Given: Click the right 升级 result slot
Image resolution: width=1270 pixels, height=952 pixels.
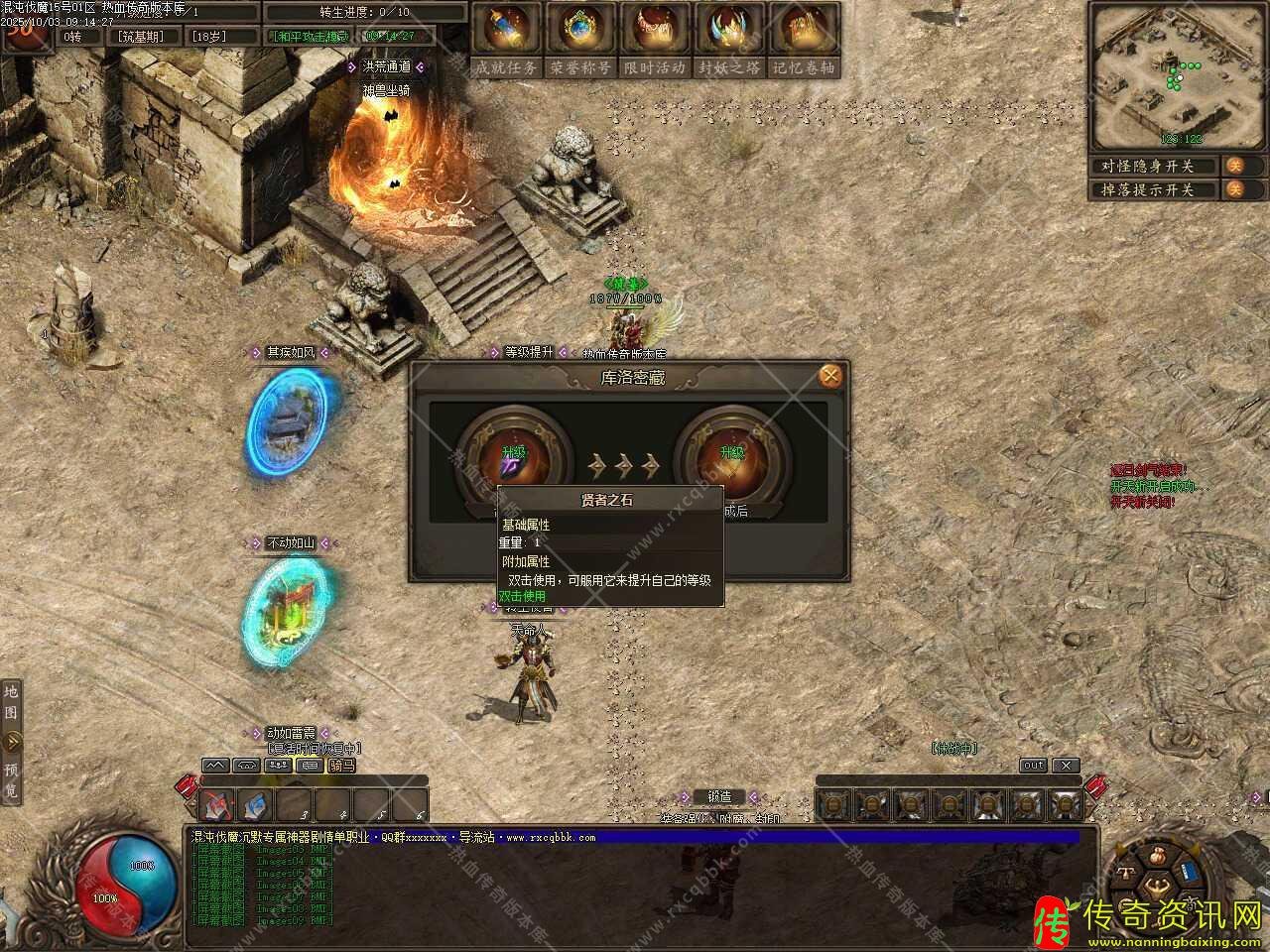Looking at the screenshot, I should pyautogui.click(x=732, y=460).
